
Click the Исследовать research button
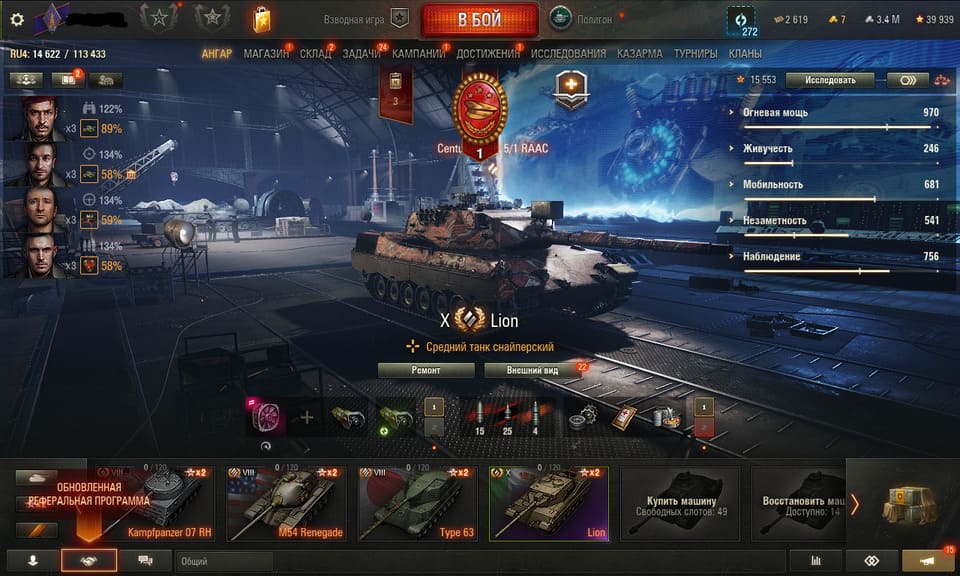click(829, 80)
